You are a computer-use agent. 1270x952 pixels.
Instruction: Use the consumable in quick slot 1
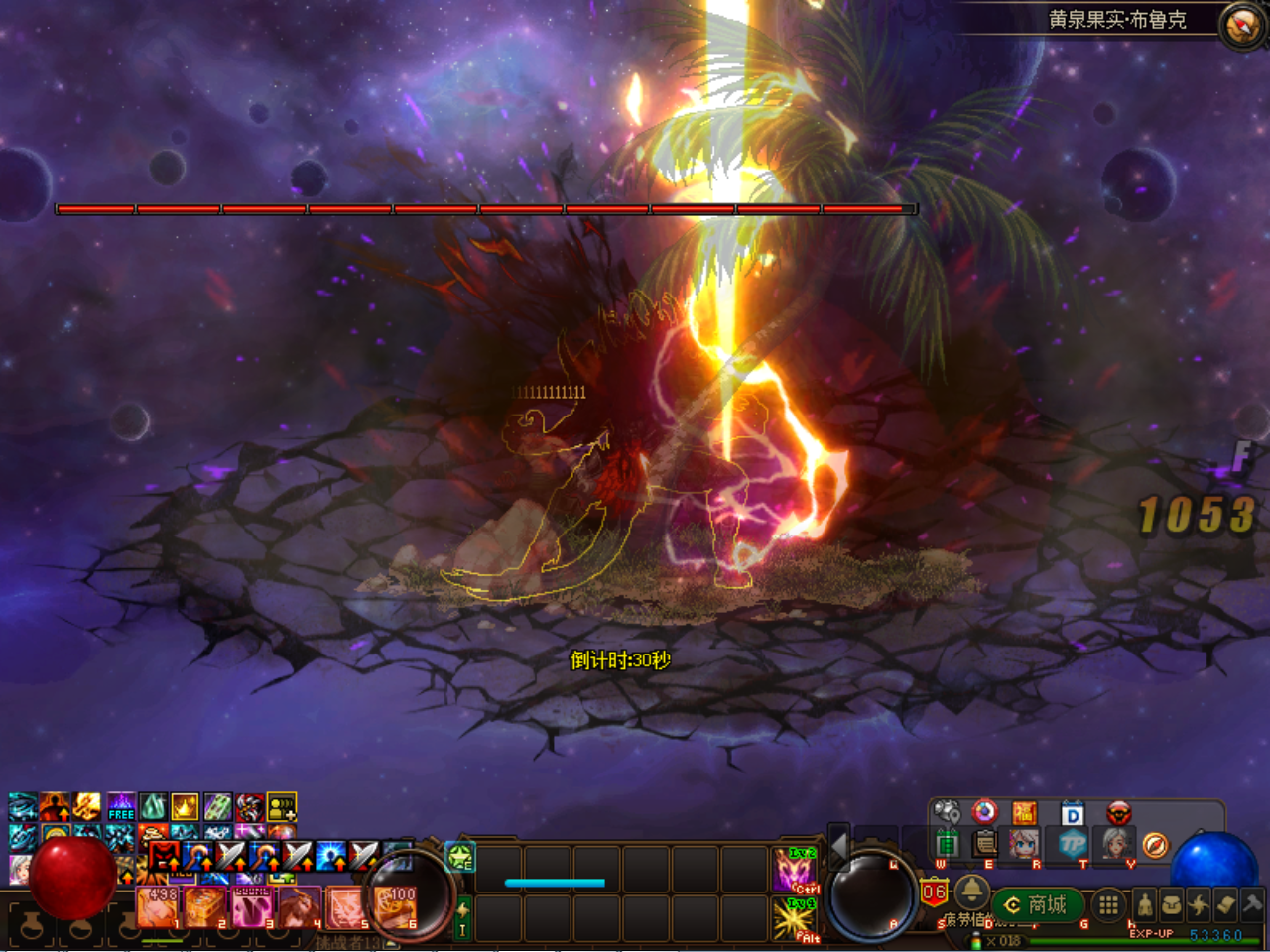(158, 906)
